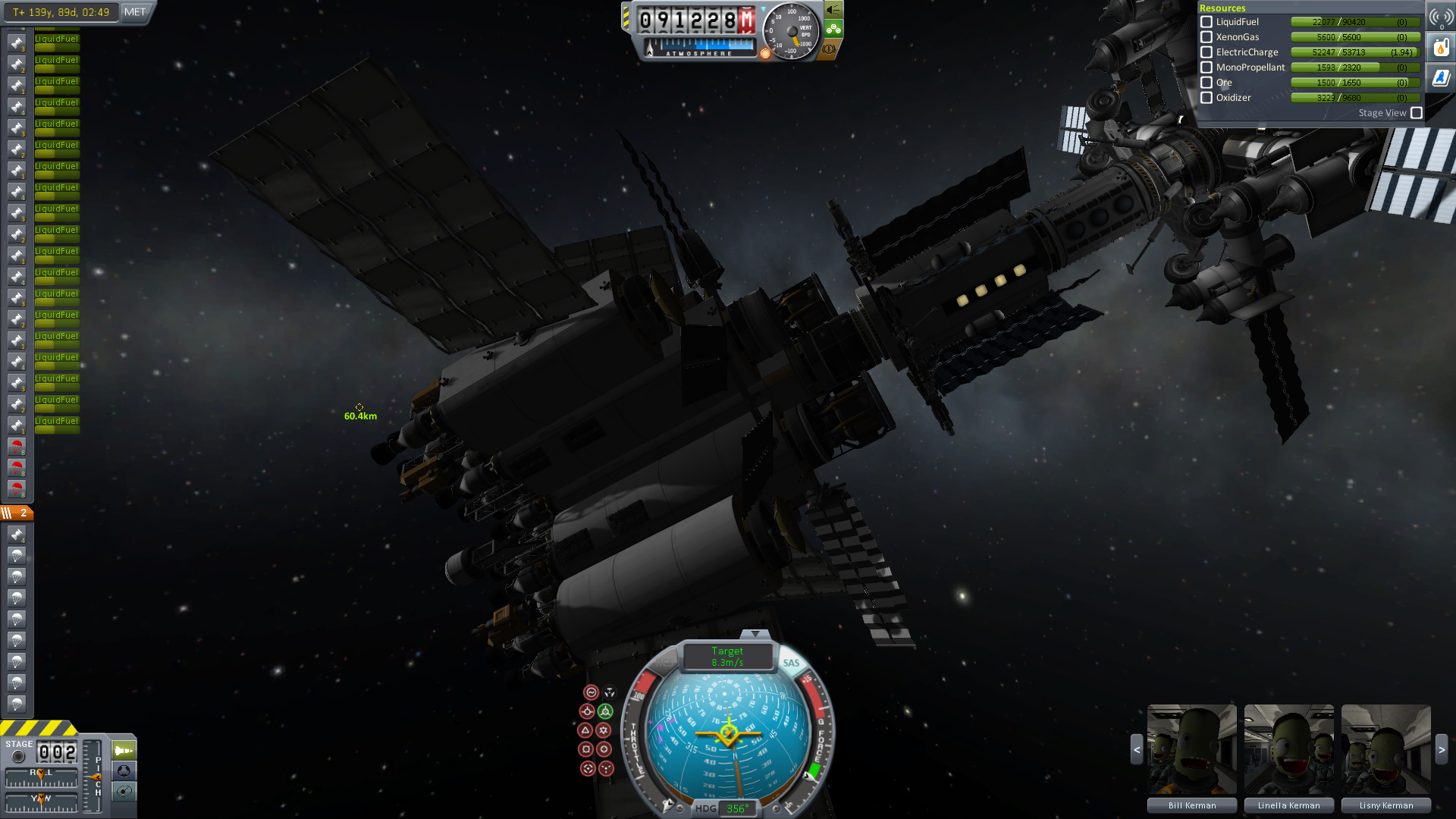The height and width of the screenshot is (819, 1456).
Task: Open the orbital map view button
Action: point(124,792)
